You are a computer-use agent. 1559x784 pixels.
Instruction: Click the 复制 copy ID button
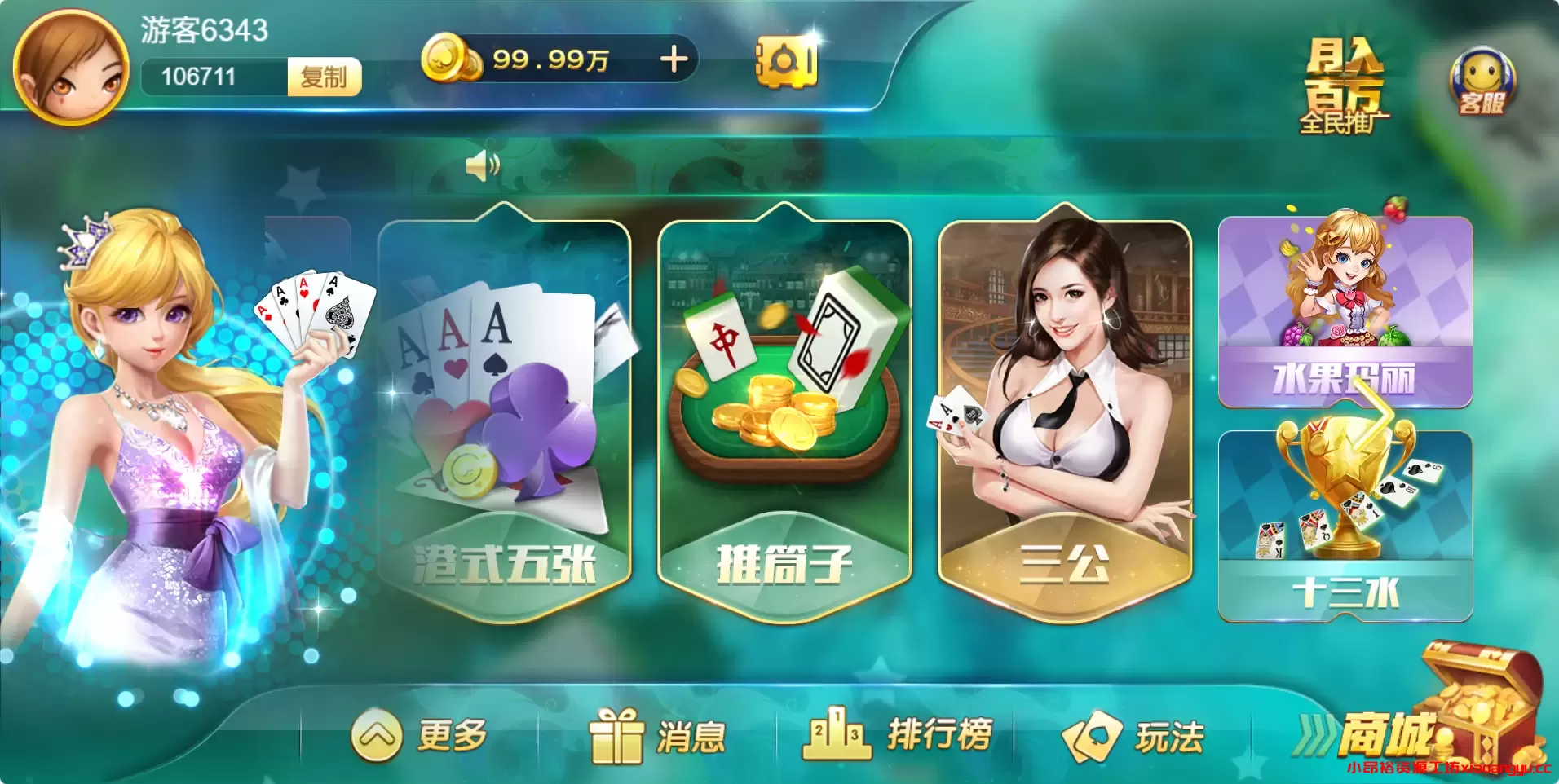(x=325, y=78)
